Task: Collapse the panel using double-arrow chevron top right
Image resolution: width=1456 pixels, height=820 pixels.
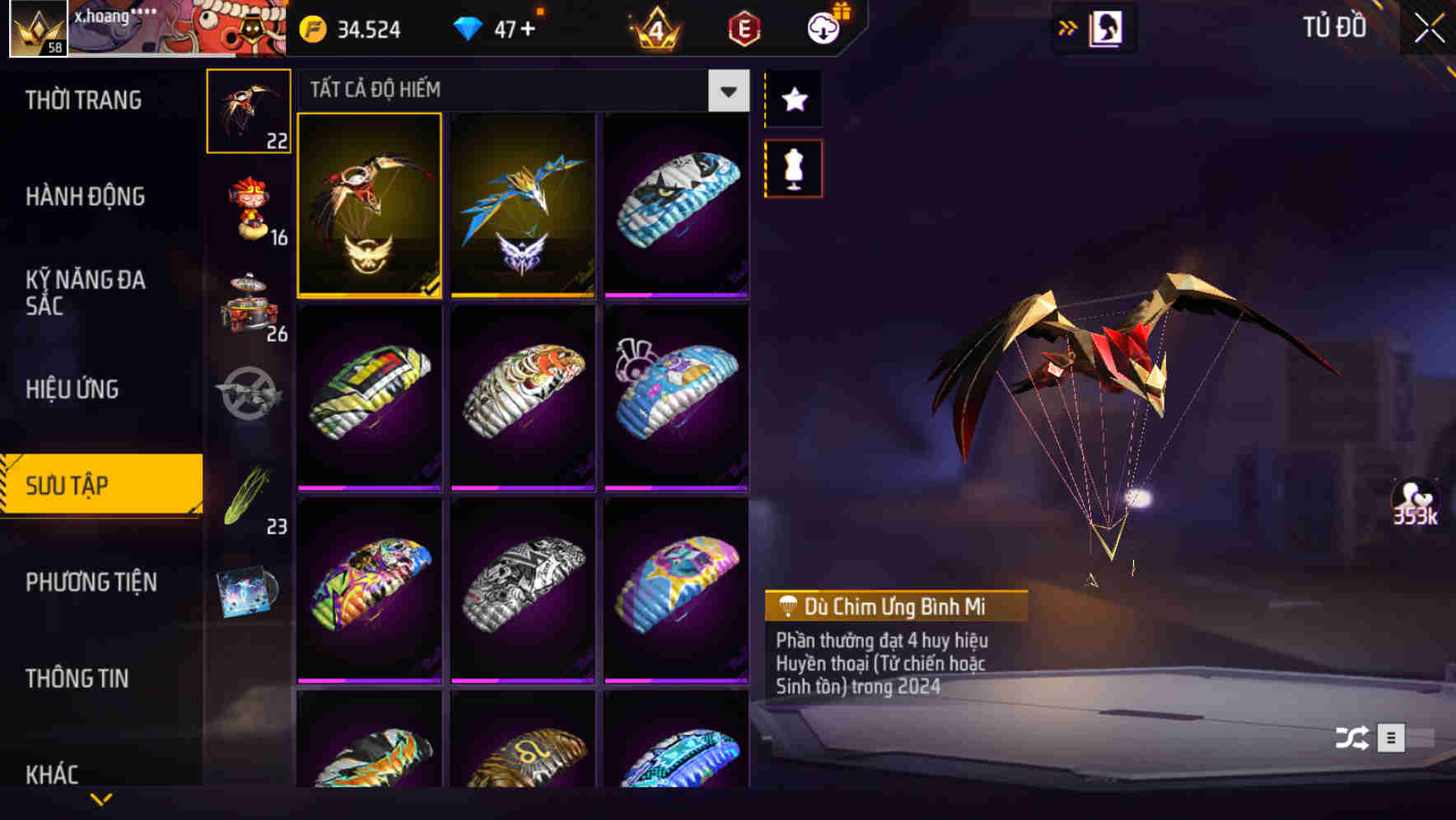Action: coord(1066,26)
